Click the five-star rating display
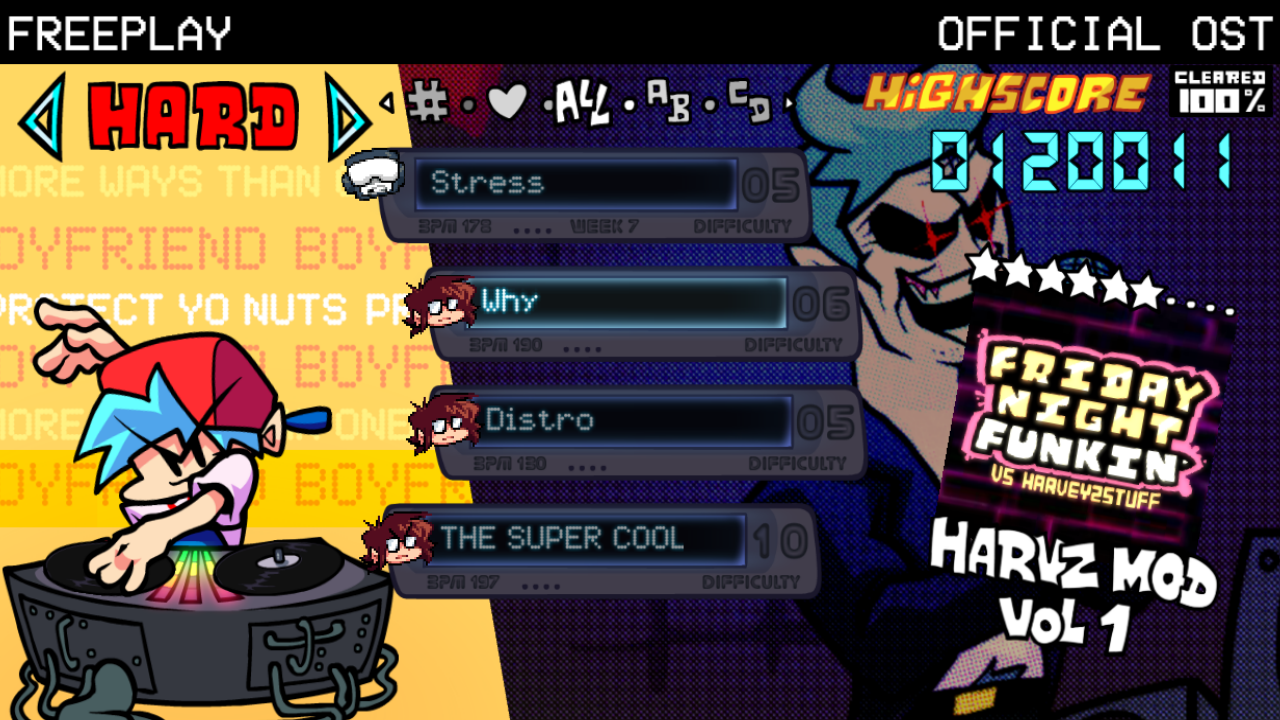Viewport: 1280px width, 720px height. coord(1060,286)
